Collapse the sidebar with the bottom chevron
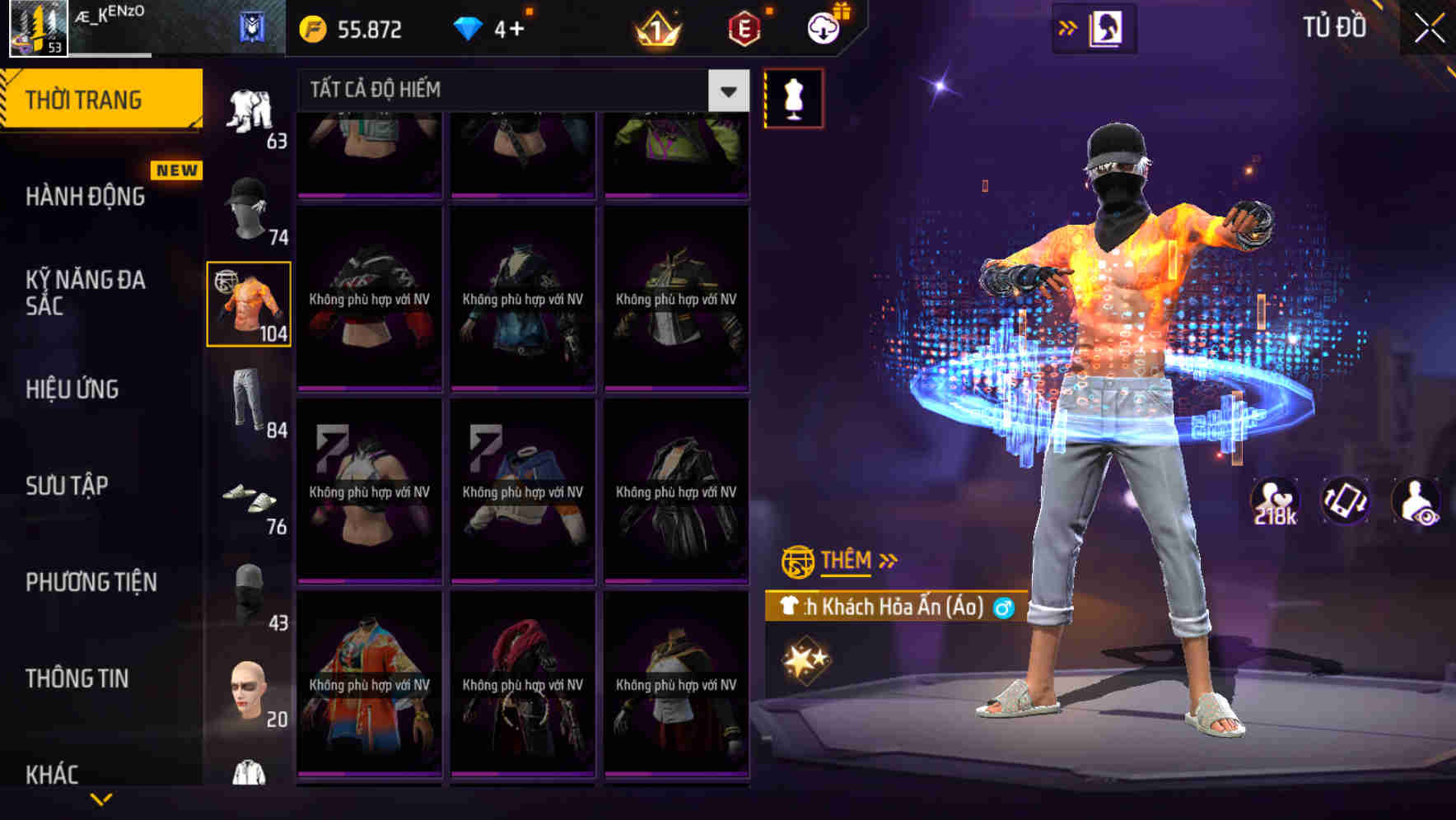1456x820 pixels. (x=101, y=797)
